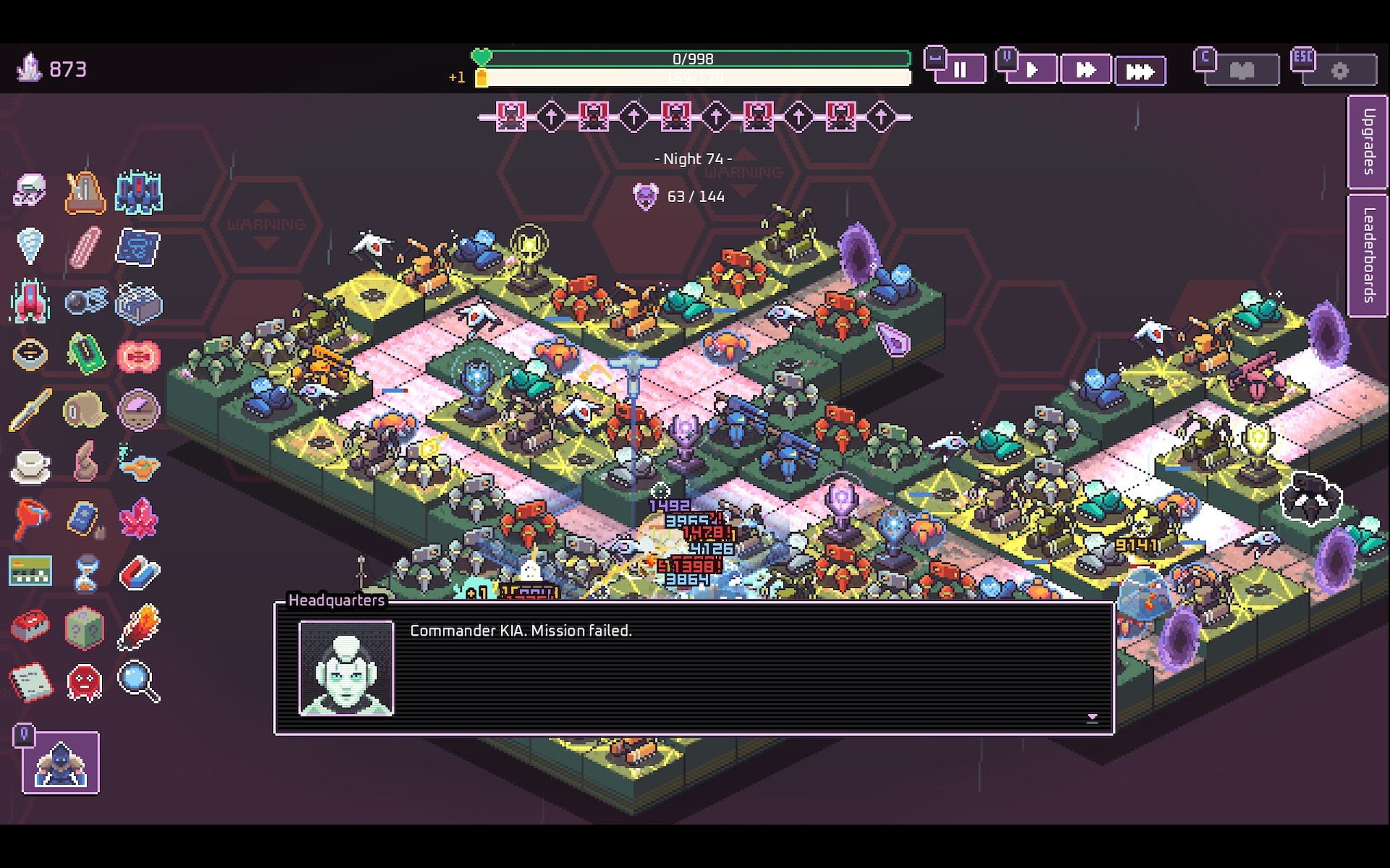Inspect the hourglass relic icon
This screenshot has width=1390, height=868.
[85, 573]
